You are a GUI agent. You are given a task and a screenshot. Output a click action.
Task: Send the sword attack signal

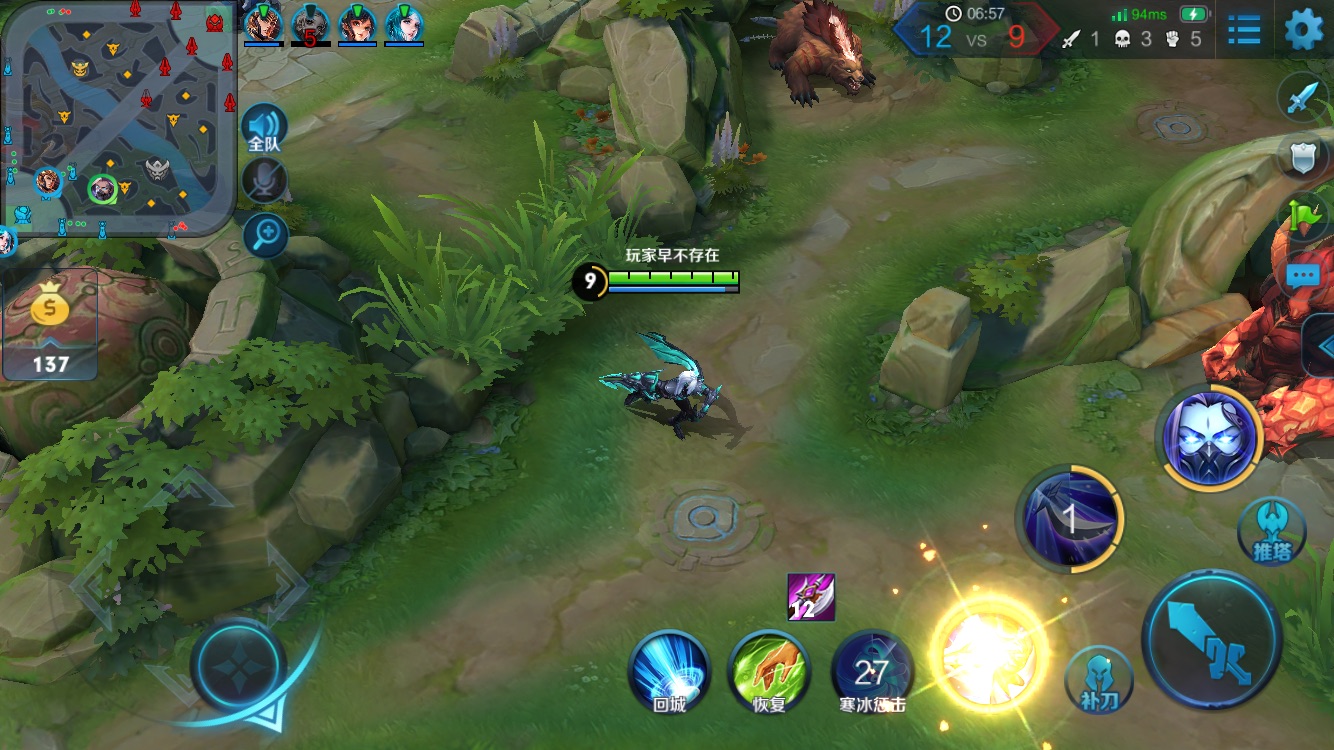click(1303, 98)
